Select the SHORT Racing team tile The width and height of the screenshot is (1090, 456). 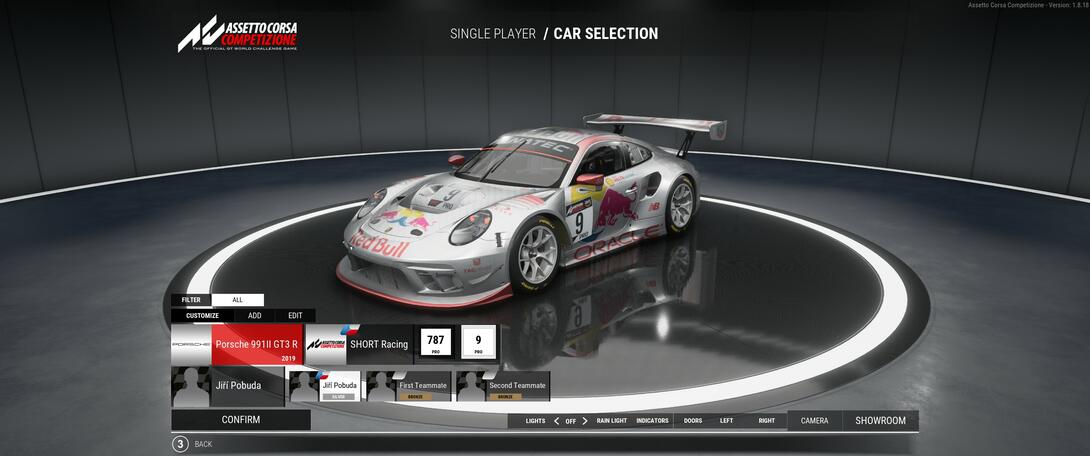click(357, 344)
